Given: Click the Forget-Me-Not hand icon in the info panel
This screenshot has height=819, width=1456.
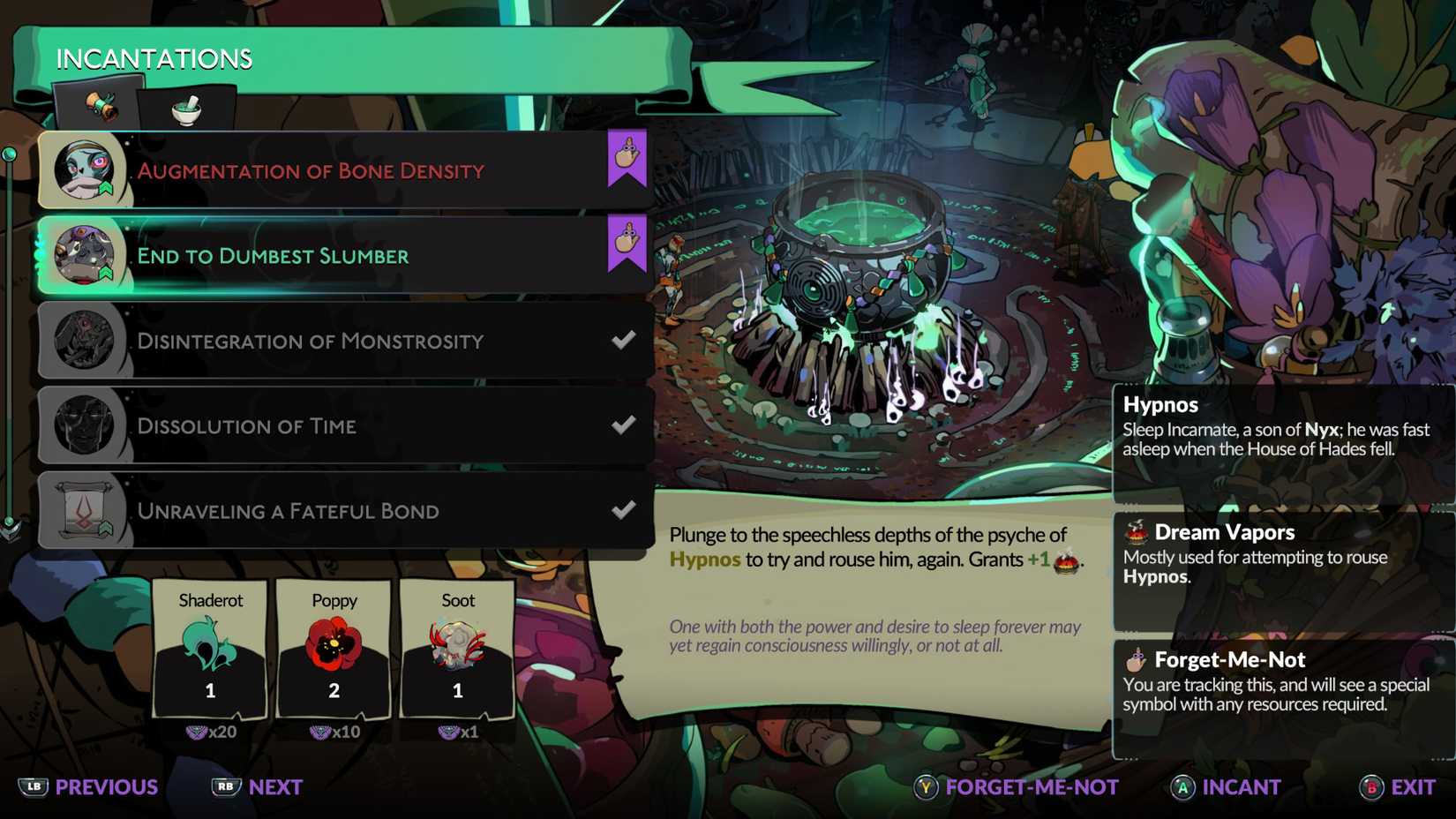Looking at the screenshot, I should (1136, 659).
